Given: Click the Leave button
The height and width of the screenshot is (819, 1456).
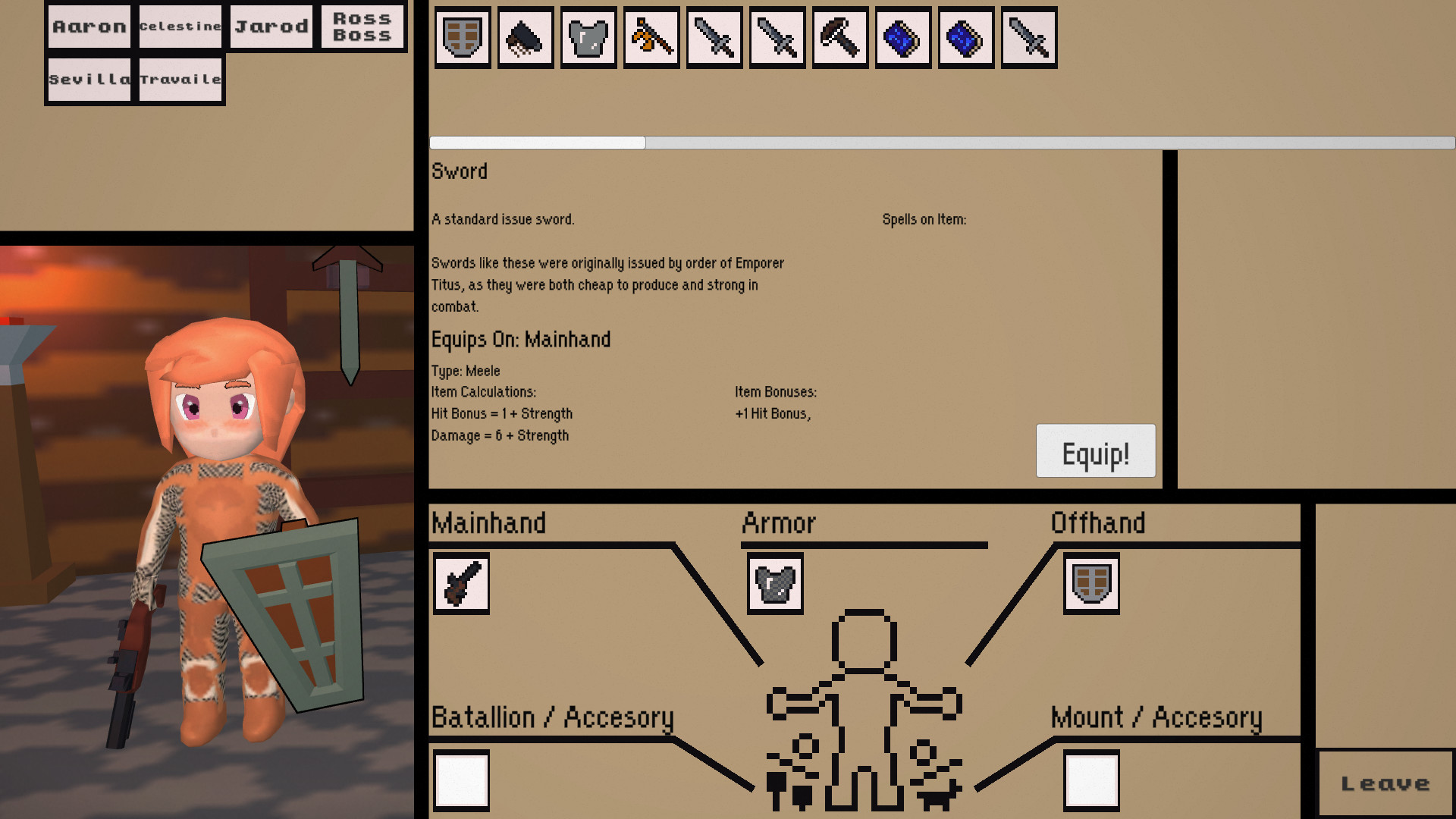Looking at the screenshot, I should pos(1387,782).
